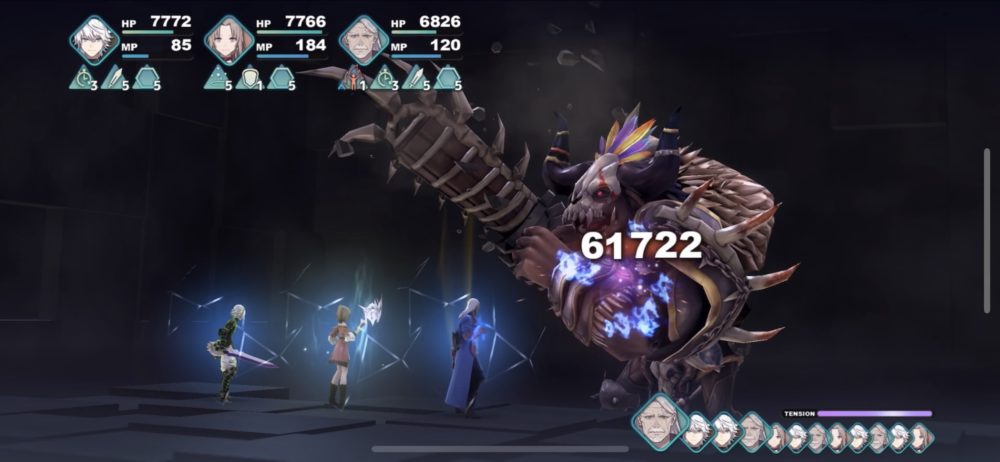Select the white-haired young hero's party portrait
Screen dimensions: 1000x462
click(x=94, y=40)
